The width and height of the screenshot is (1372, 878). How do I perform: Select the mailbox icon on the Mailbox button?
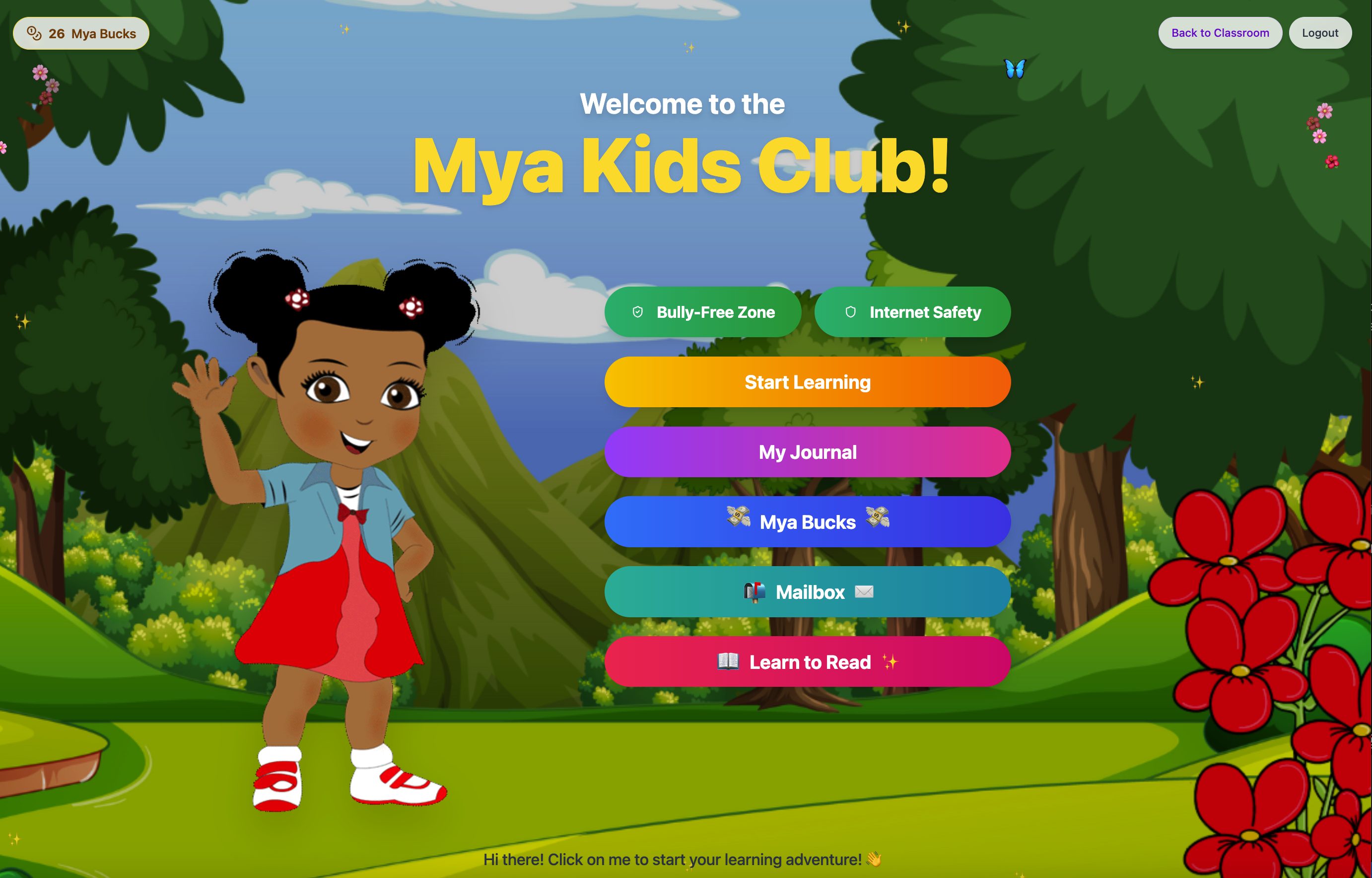click(x=754, y=592)
